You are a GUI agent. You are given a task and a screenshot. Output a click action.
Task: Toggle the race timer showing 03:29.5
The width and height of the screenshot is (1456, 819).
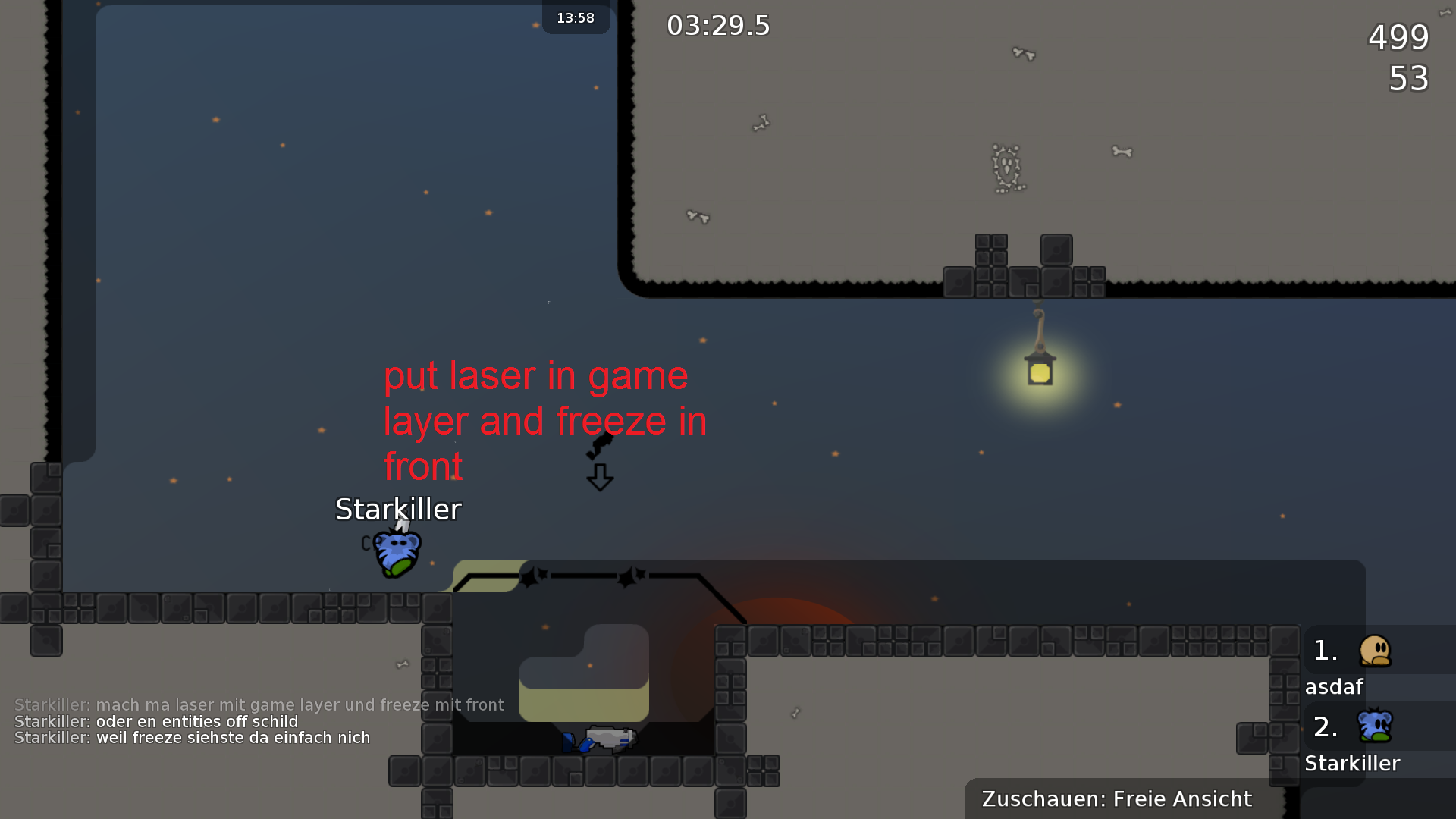tap(717, 25)
